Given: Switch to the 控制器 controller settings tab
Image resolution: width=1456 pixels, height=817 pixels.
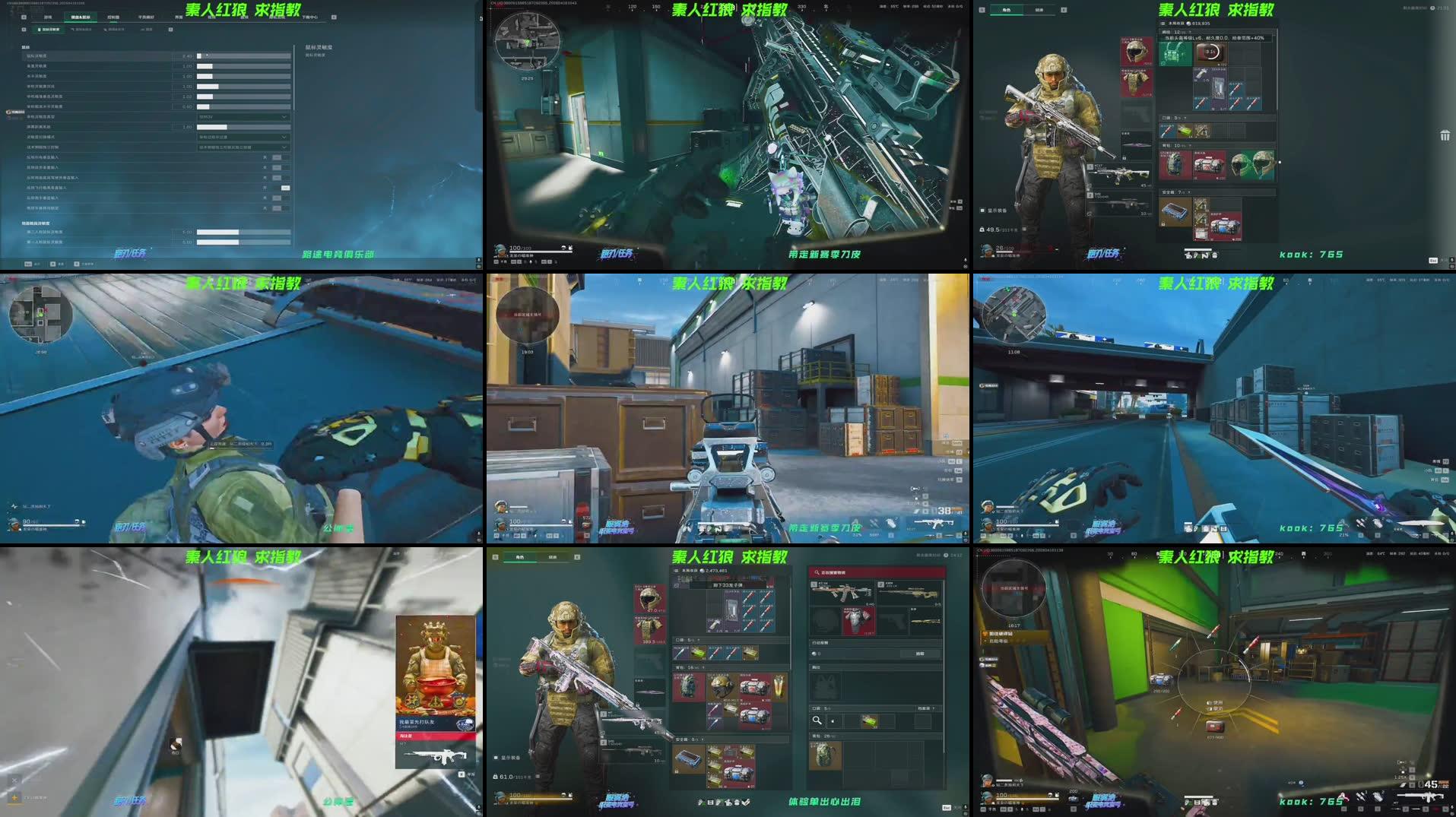Looking at the screenshot, I should tap(113, 17).
